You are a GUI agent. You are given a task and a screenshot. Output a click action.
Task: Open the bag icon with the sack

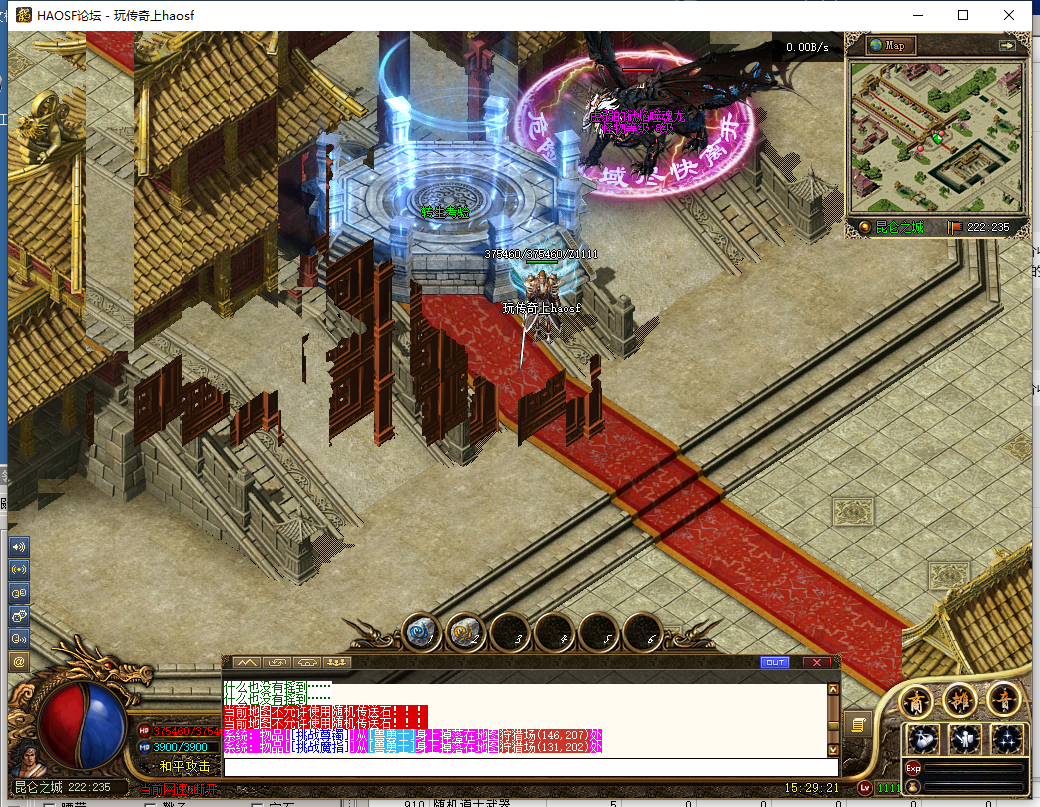[922, 740]
